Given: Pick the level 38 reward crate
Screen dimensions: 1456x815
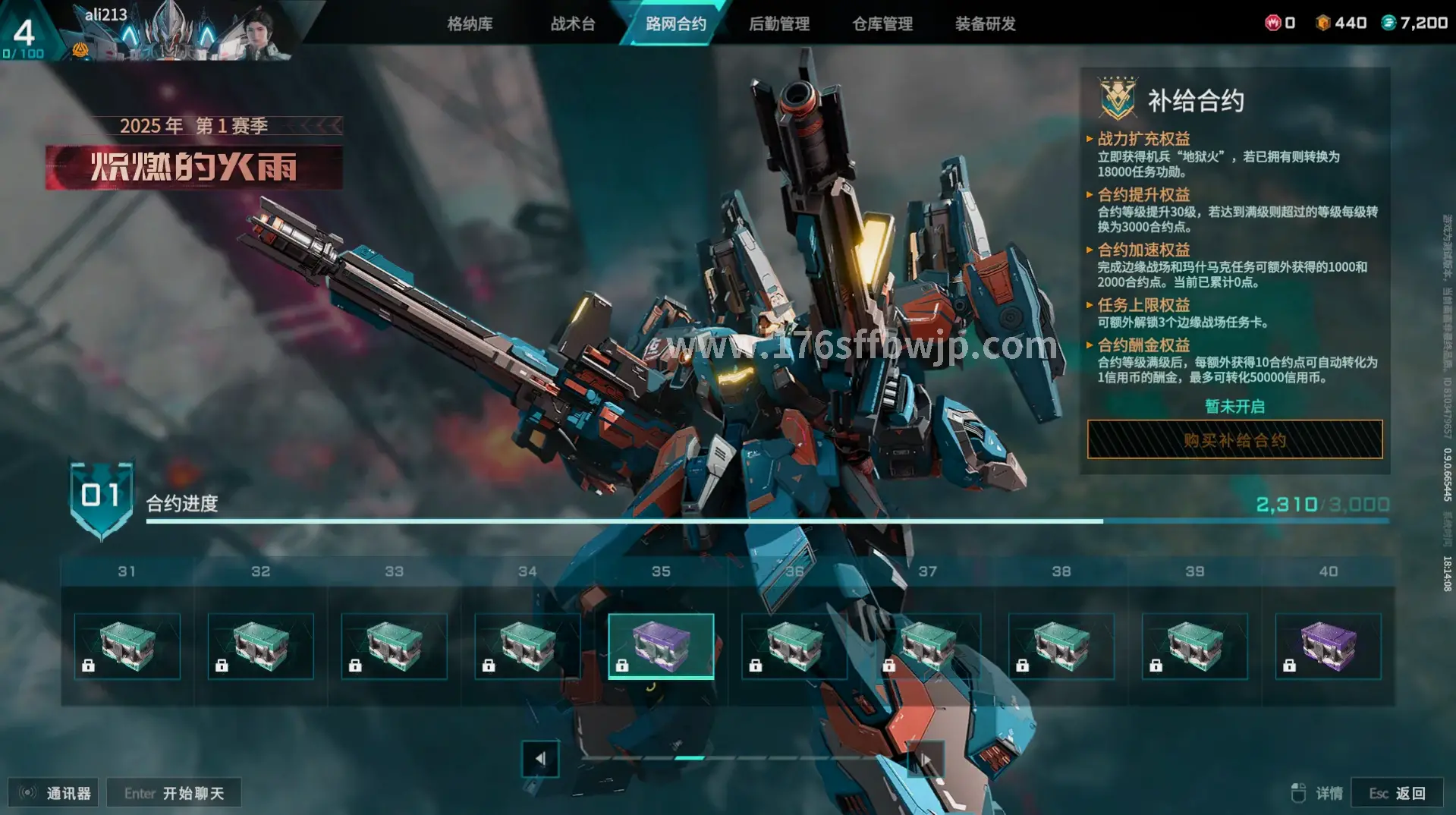Looking at the screenshot, I should pyautogui.click(x=1061, y=646).
